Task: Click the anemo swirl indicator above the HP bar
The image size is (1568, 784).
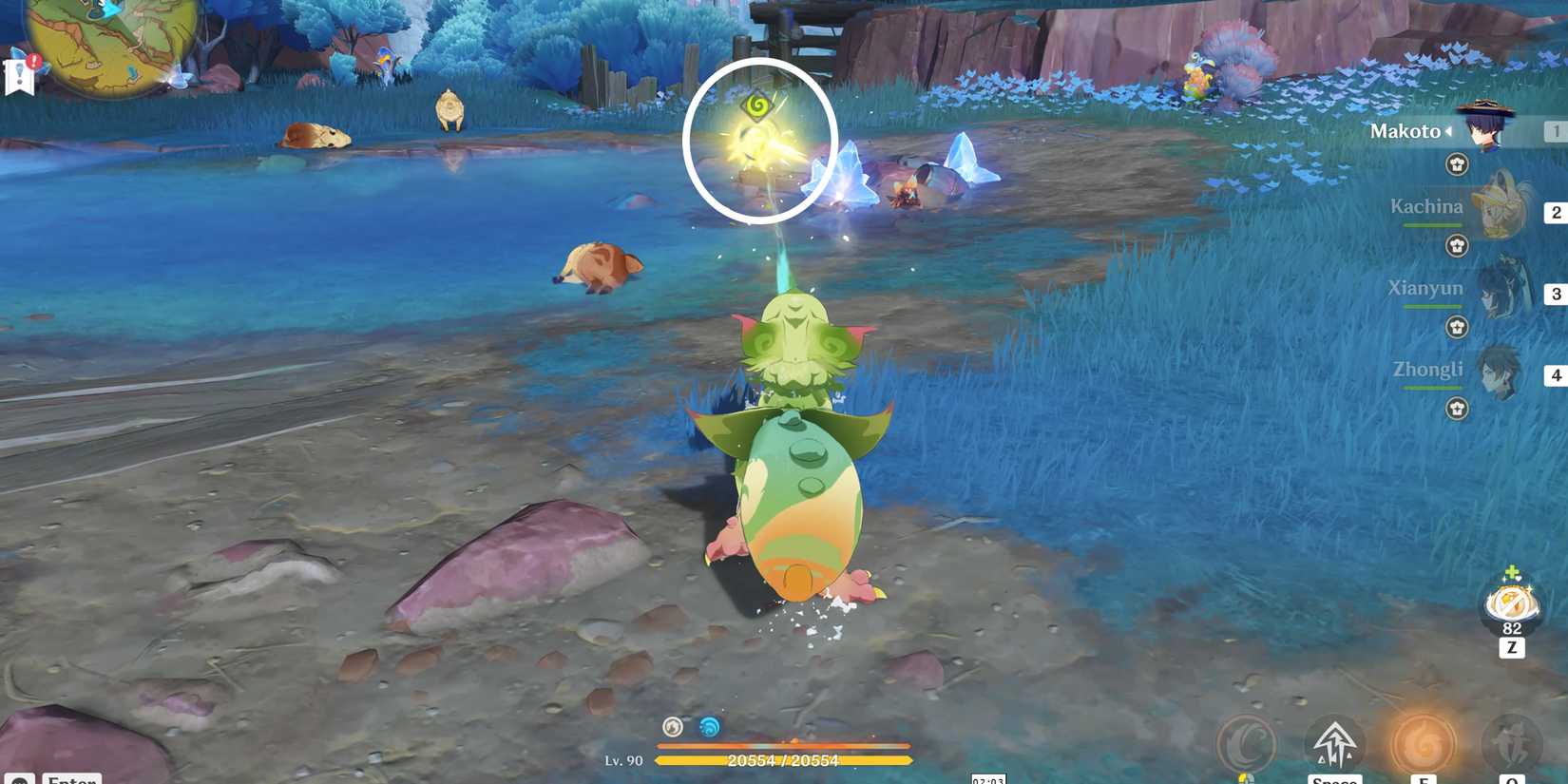Action: 673,726
